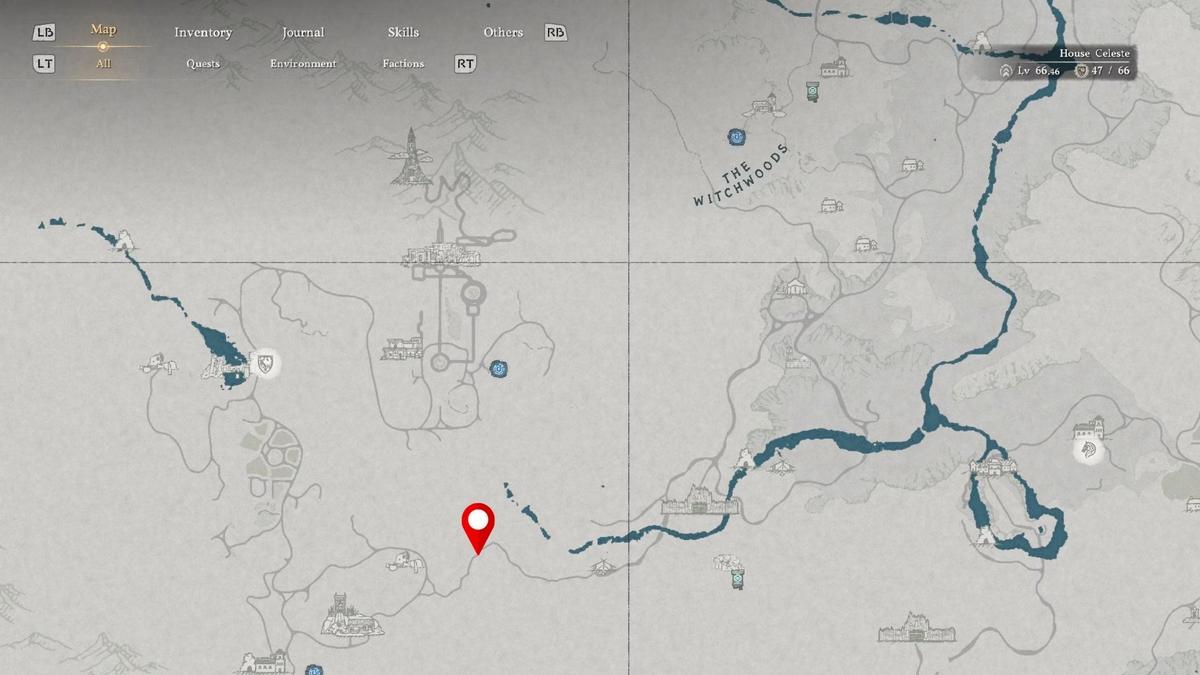
Task: Select the Others tab
Action: click(x=503, y=32)
